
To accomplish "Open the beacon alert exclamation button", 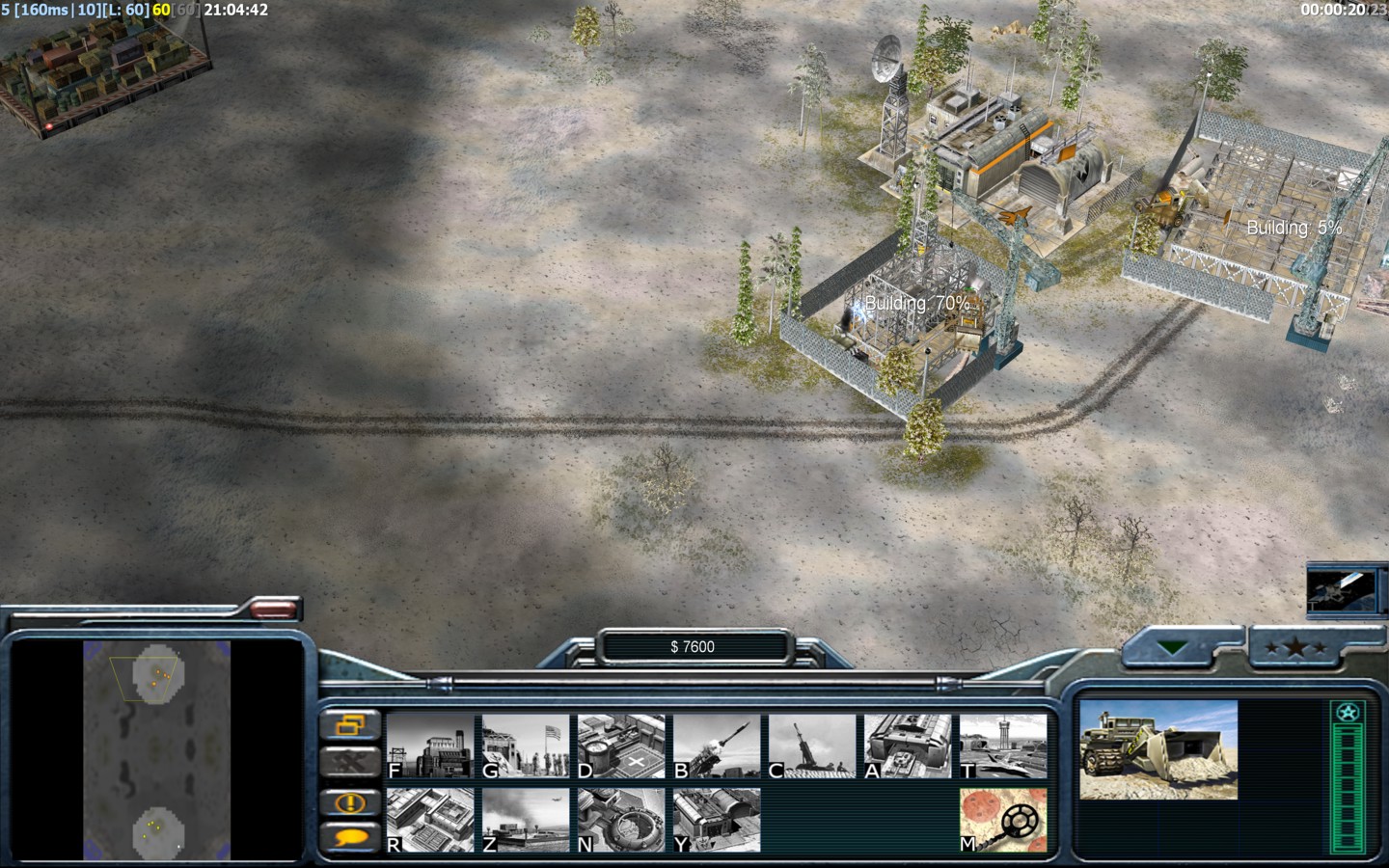I will tap(349, 801).
